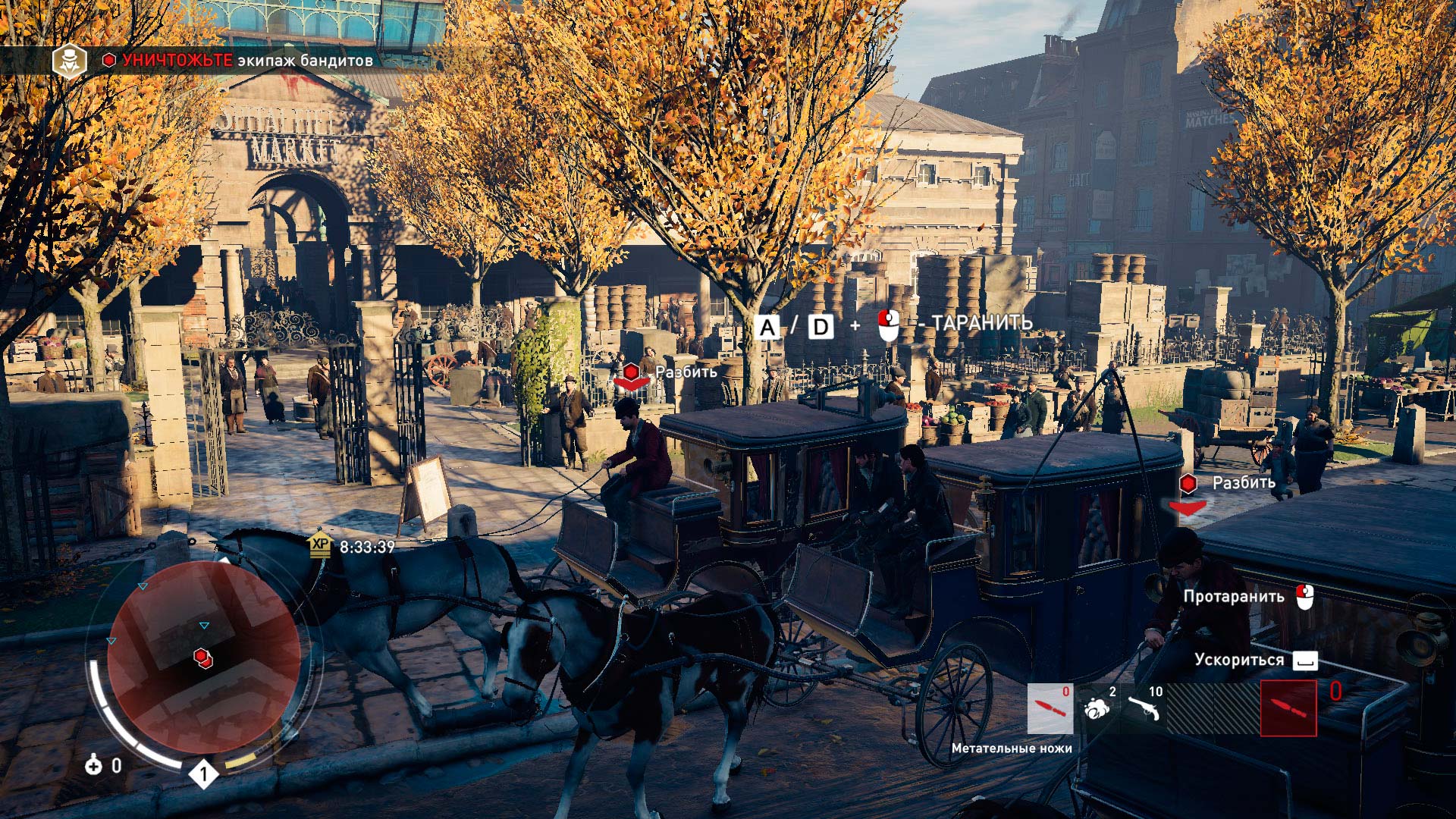1456x819 pixels.
Task: Click the level 1 diamond badge
Action: click(203, 774)
